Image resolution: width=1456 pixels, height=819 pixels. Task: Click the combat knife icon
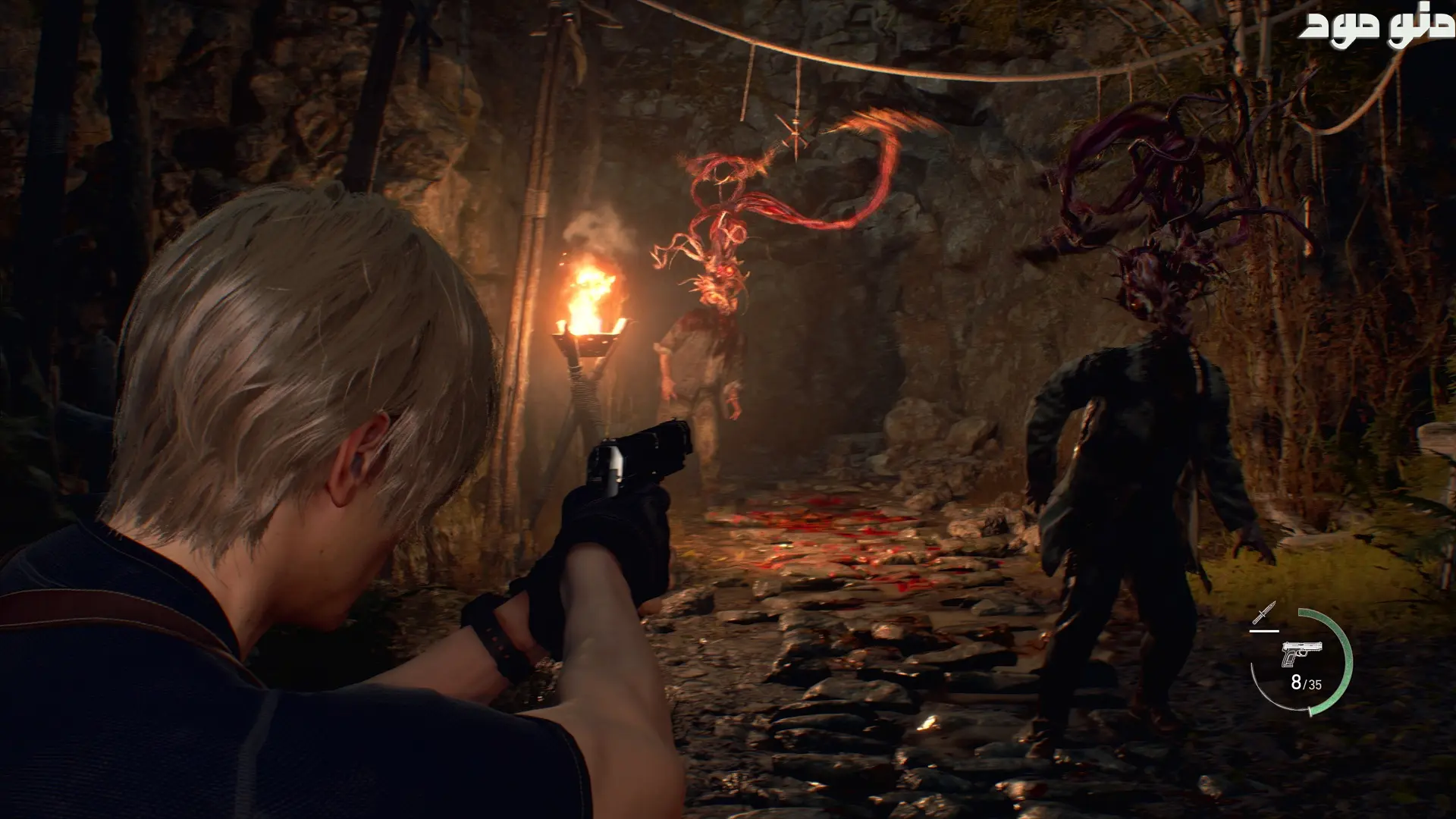coord(1264,613)
